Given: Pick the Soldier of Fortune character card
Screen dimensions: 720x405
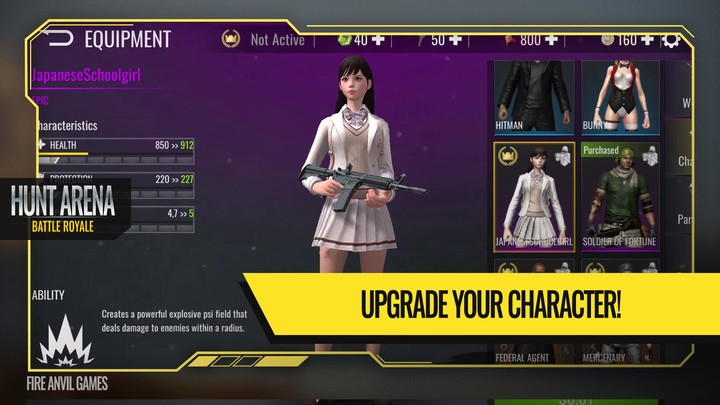Looking at the screenshot, I should tap(620, 194).
